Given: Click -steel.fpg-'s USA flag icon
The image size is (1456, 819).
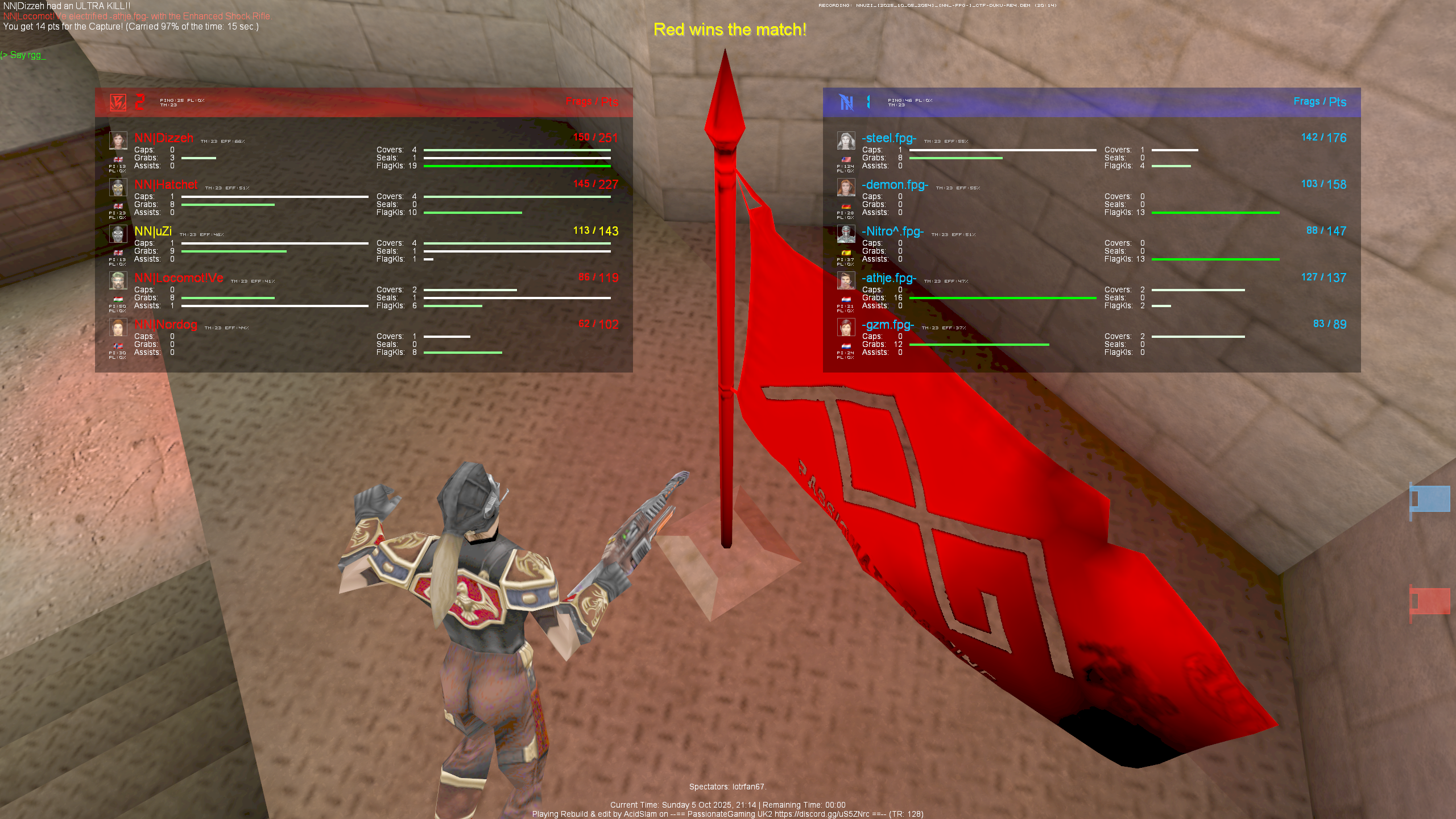Looking at the screenshot, I should coord(846,159).
